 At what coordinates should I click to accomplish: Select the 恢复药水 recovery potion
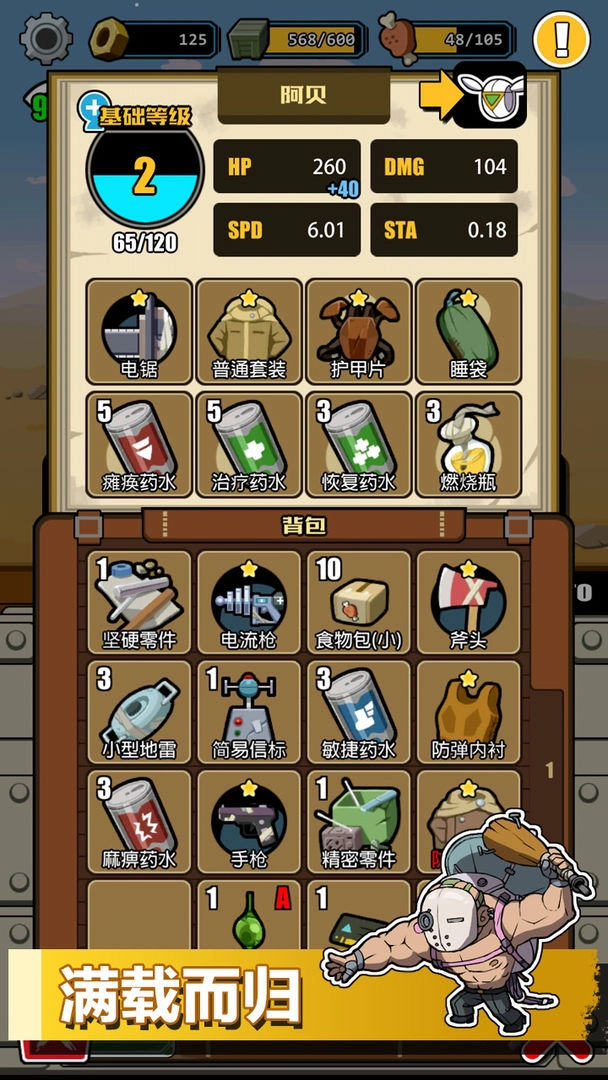pyautogui.click(x=358, y=444)
